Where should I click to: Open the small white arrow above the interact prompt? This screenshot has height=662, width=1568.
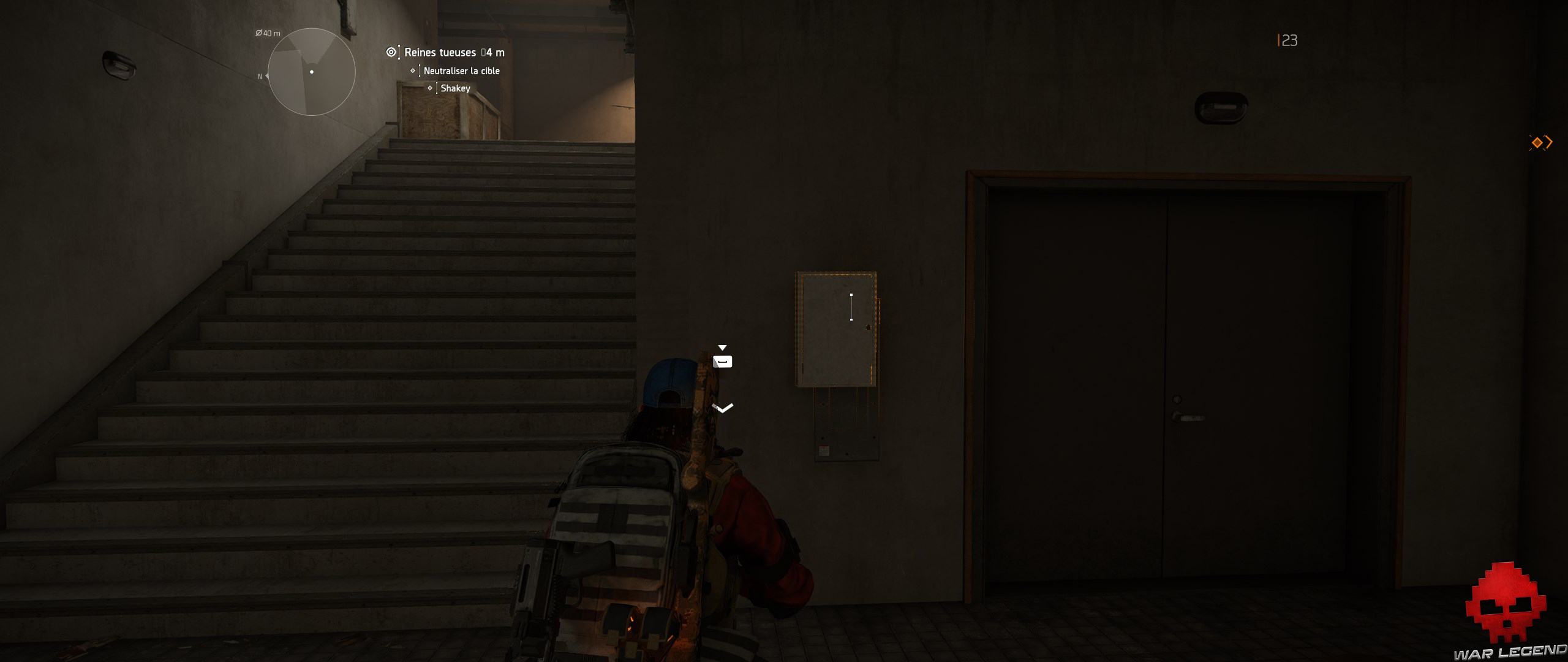723,347
